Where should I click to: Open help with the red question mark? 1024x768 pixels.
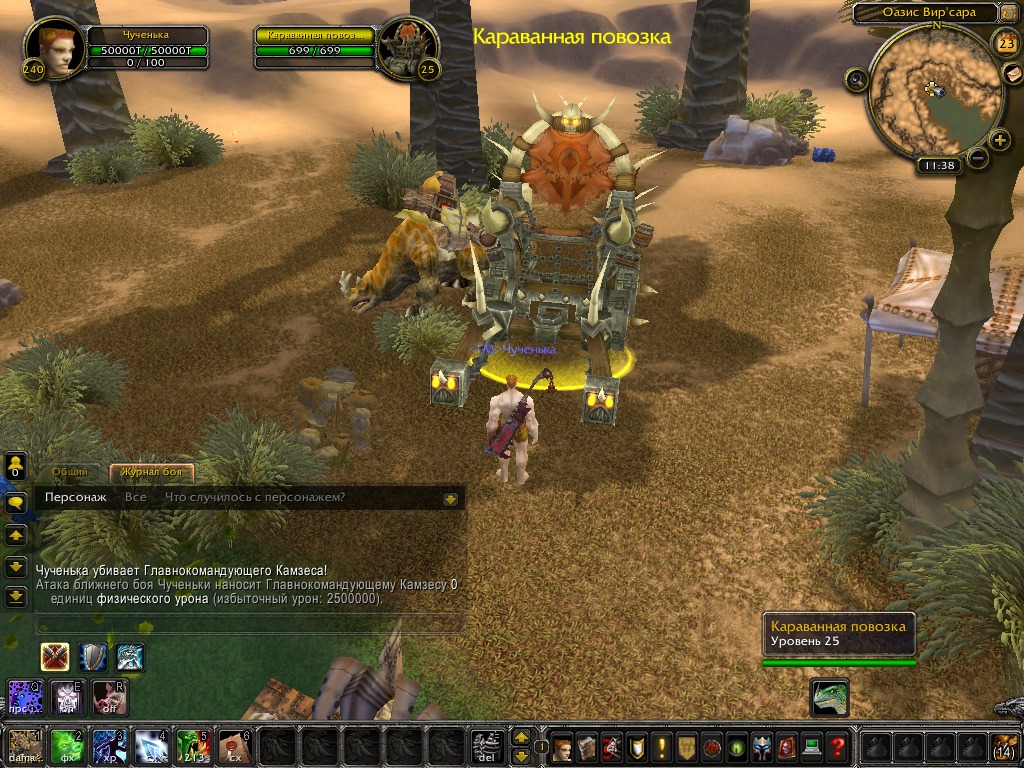point(838,746)
